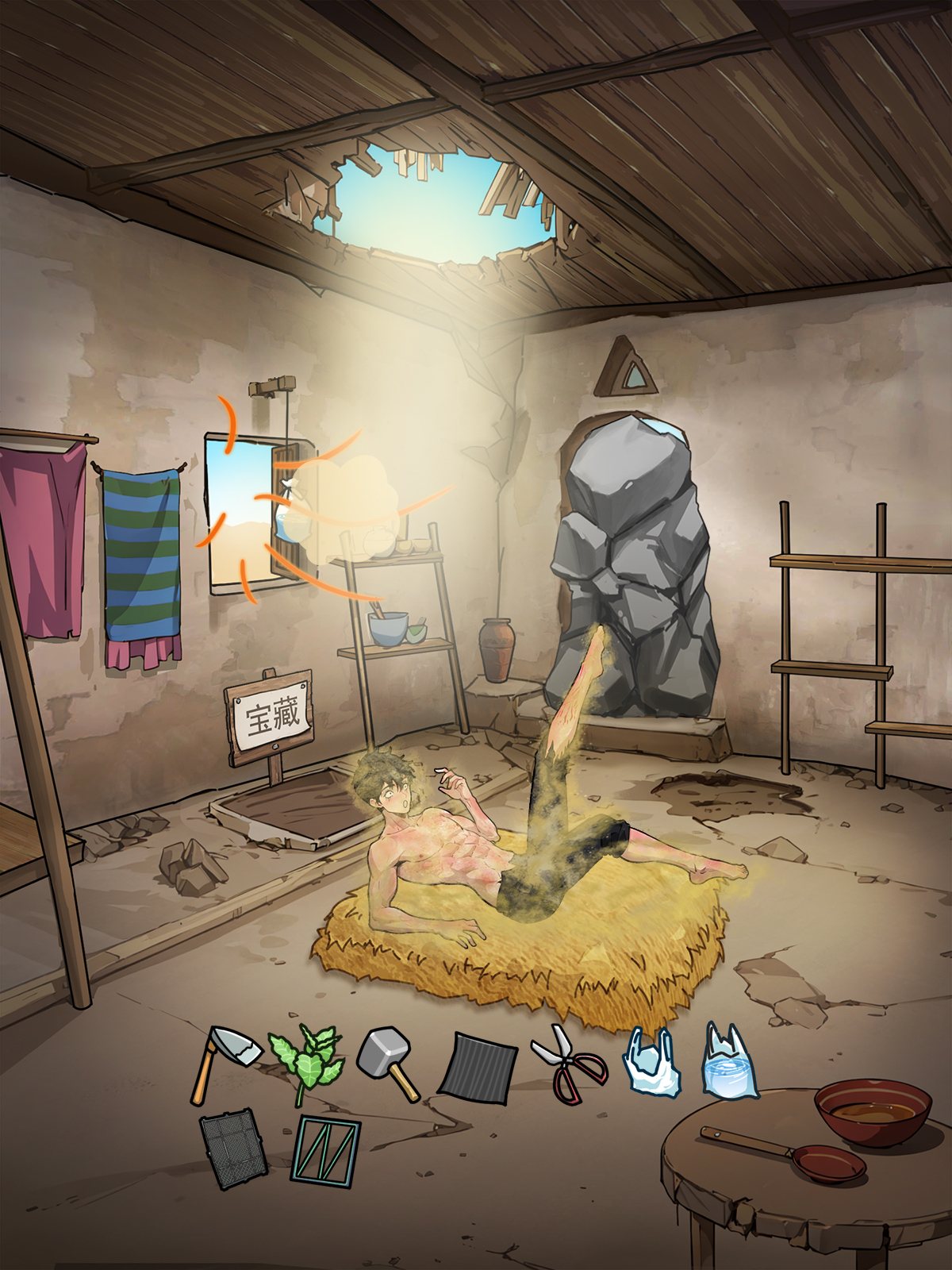Grab the red-handled scissors
The image size is (952, 1270).
coord(570,1065)
